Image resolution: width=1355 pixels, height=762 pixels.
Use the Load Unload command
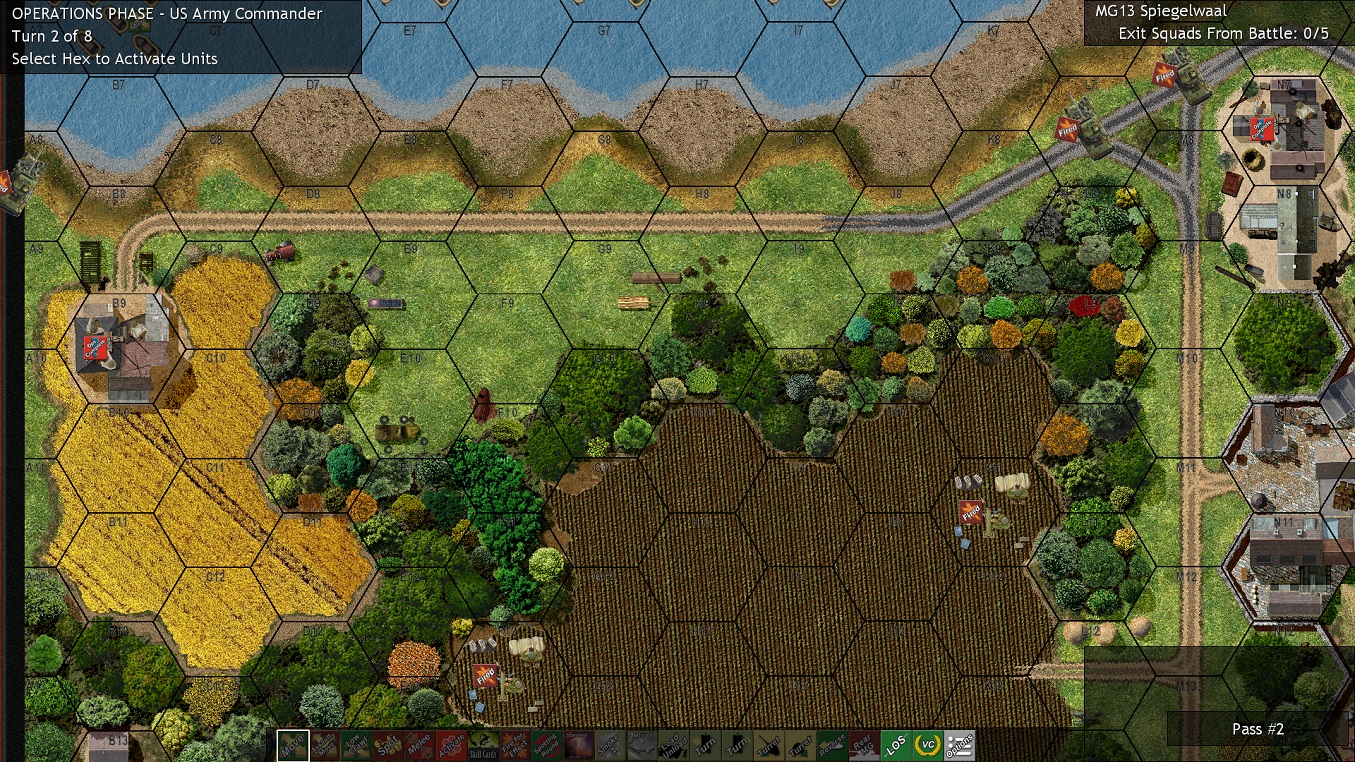[x=673, y=746]
